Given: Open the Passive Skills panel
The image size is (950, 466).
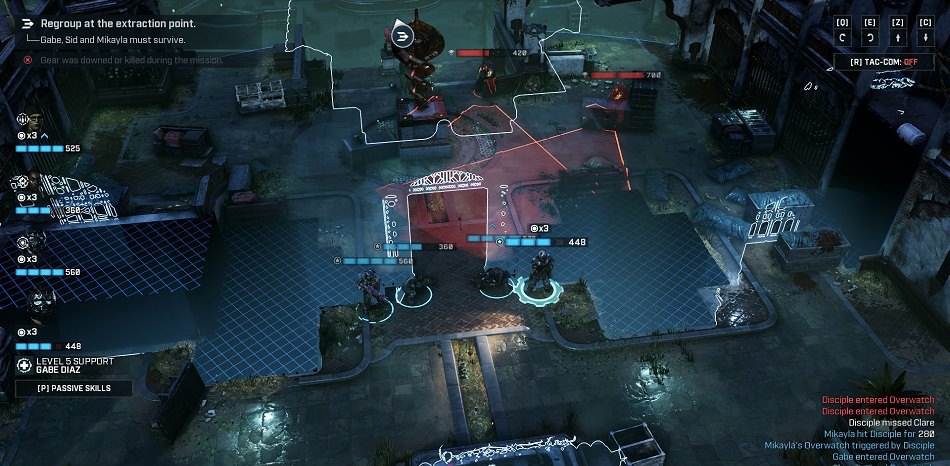Looking at the screenshot, I should pyautogui.click(x=74, y=388).
